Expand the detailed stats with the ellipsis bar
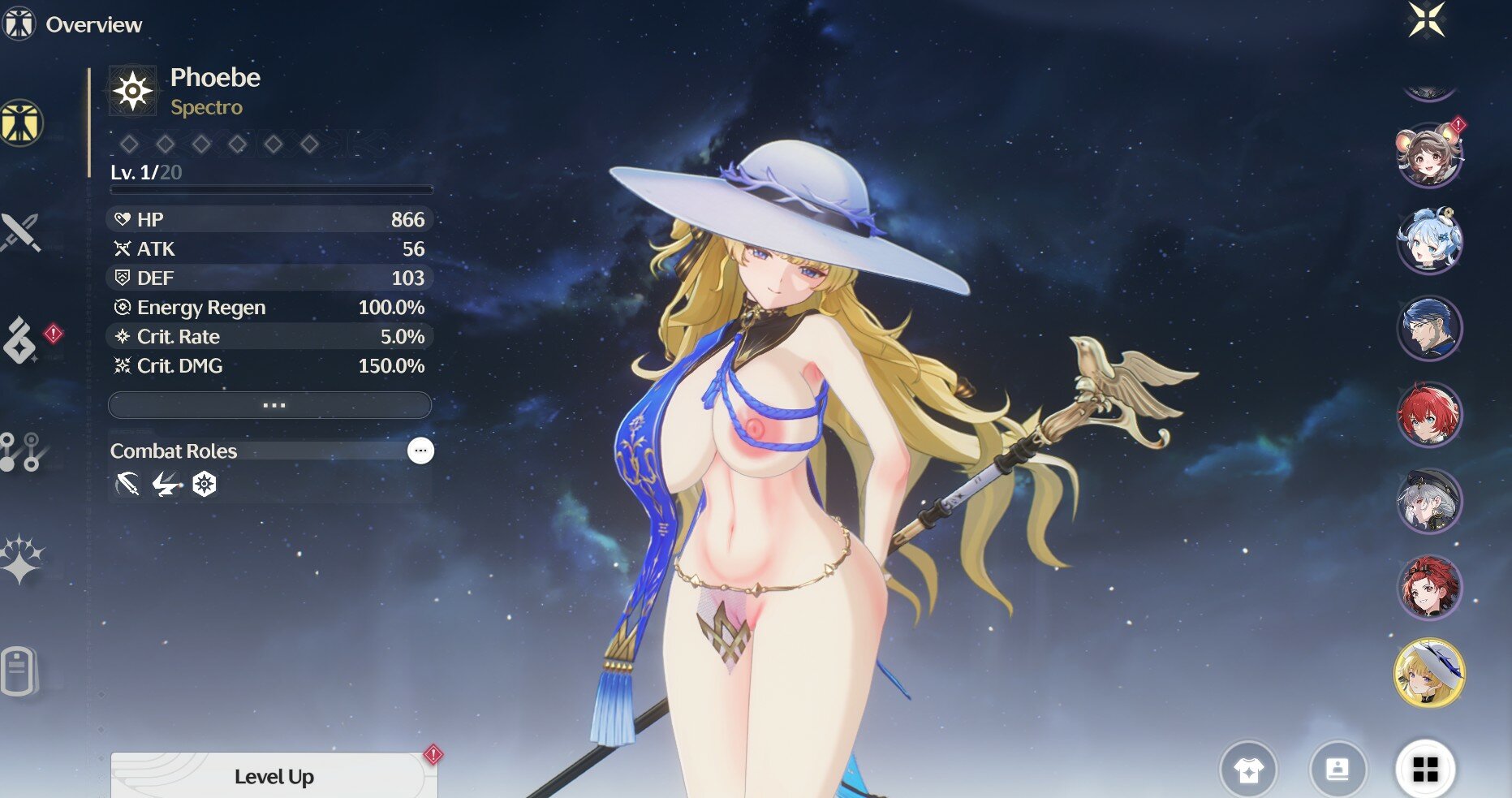Screen dimensions: 1512x798 [270, 404]
